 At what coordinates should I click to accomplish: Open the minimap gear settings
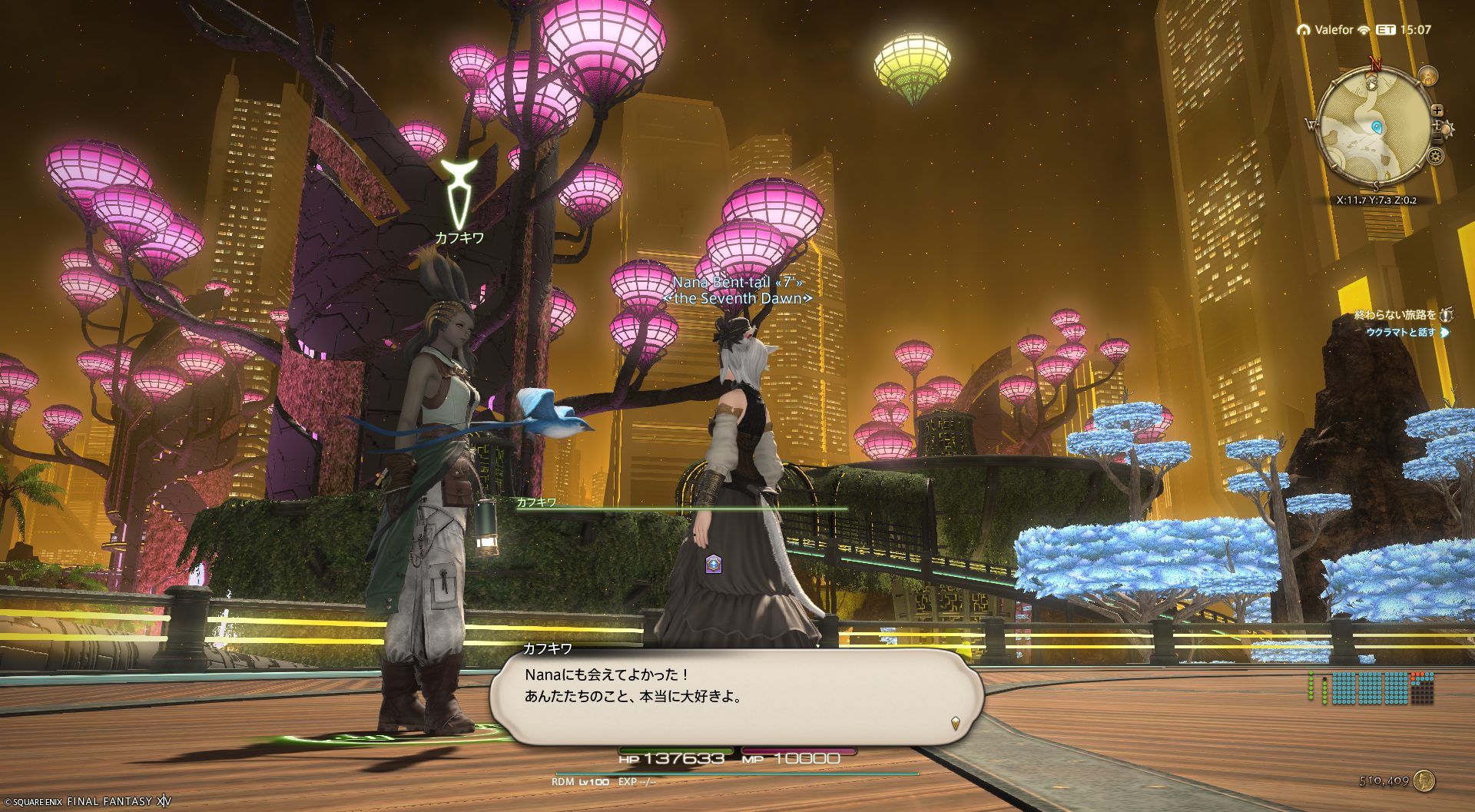point(1435,157)
